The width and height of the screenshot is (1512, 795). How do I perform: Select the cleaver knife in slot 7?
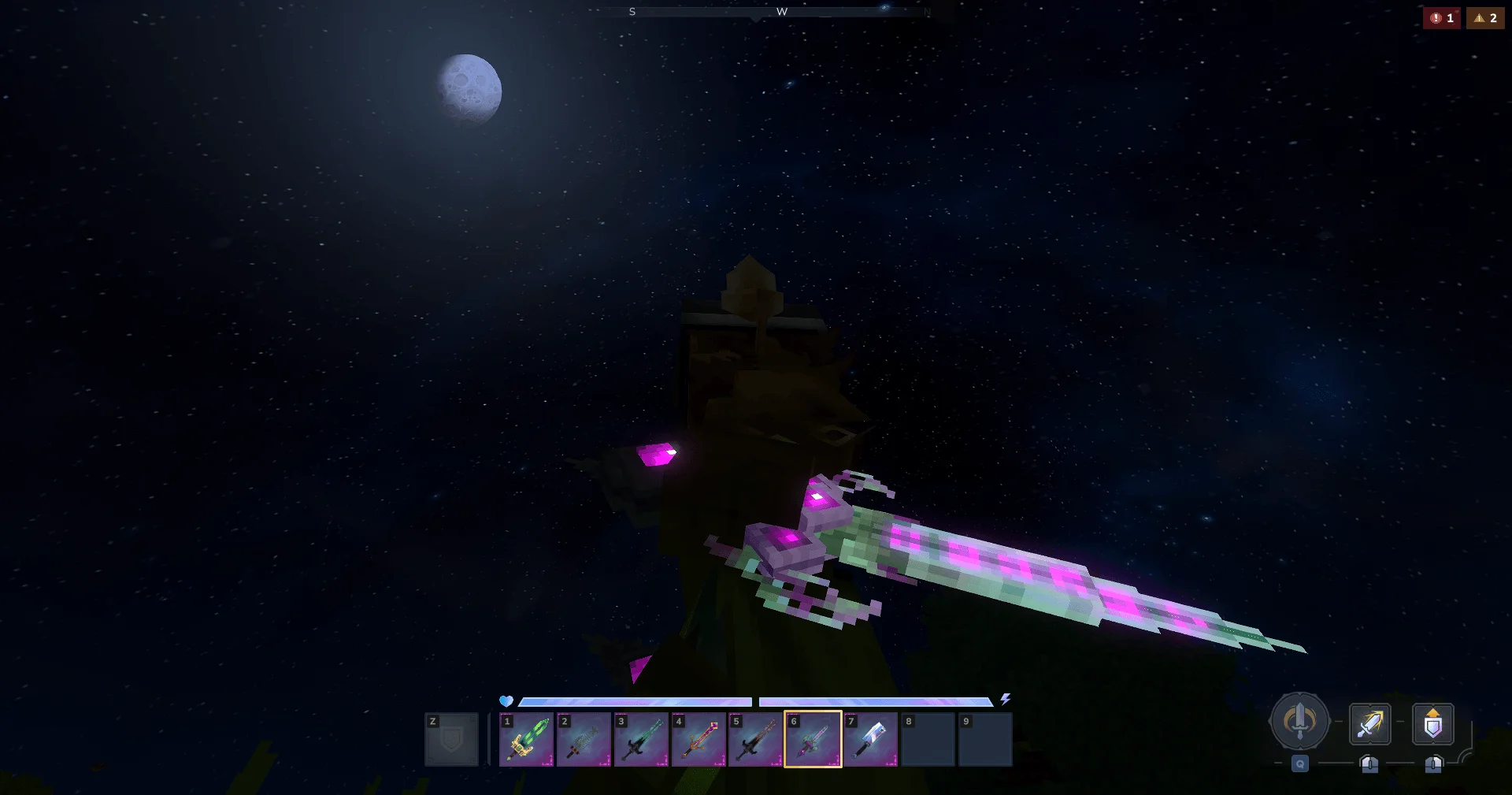pyautogui.click(x=870, y=741)
